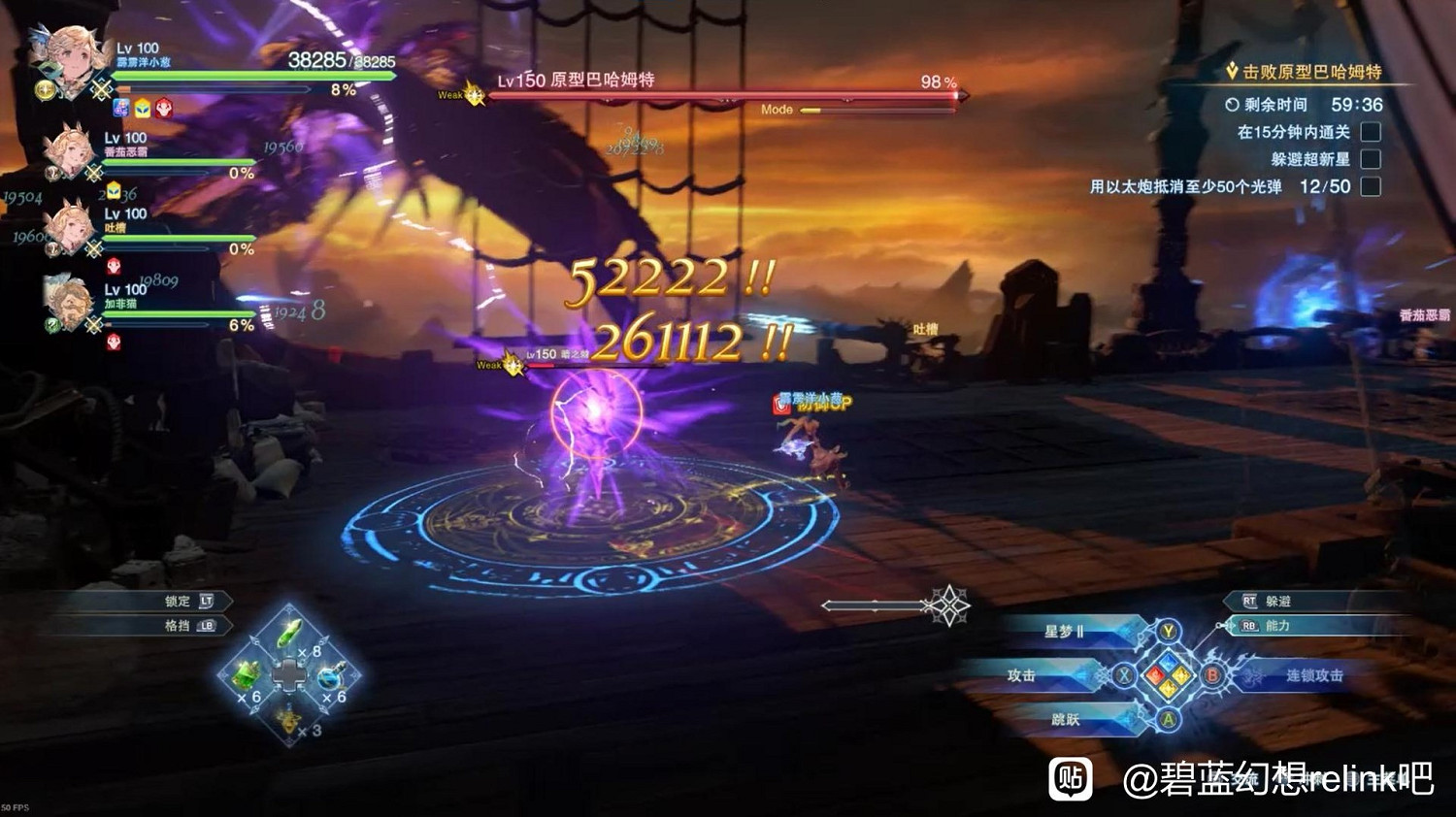The image size is (1456, 817).
Task: Check the 在15分钟内通关 objective checkbox
Action: click(x=1373, y=133)
